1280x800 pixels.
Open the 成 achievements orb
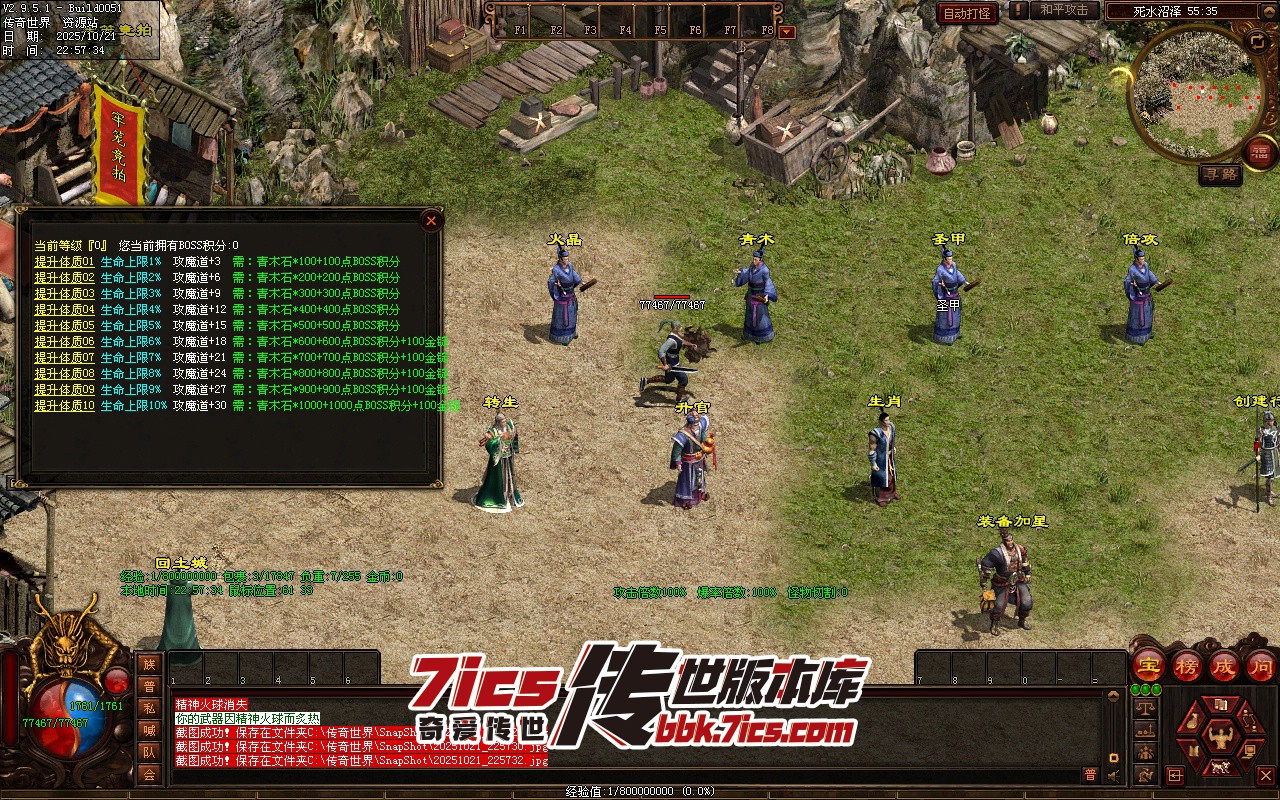pyautogui.click(x=1224, y=665)
